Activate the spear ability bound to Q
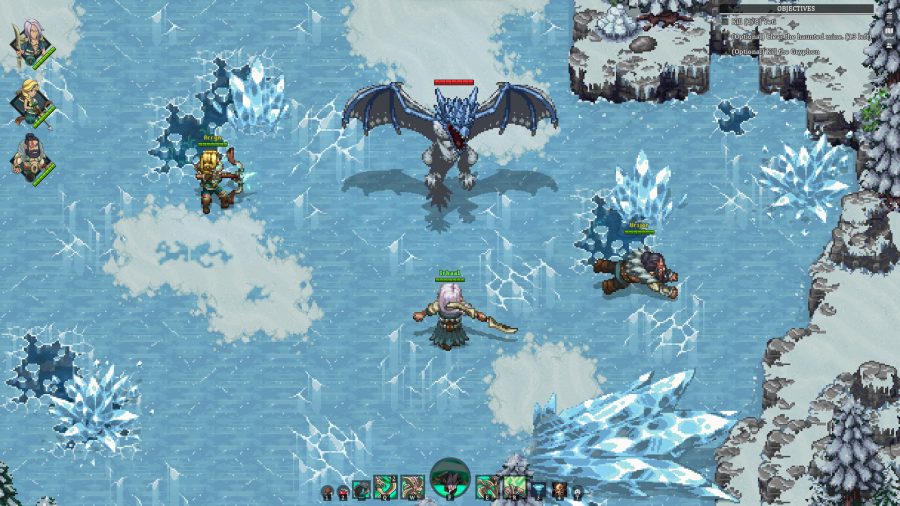This screenshot has width=900, height=506. click(x=386, y=487)
